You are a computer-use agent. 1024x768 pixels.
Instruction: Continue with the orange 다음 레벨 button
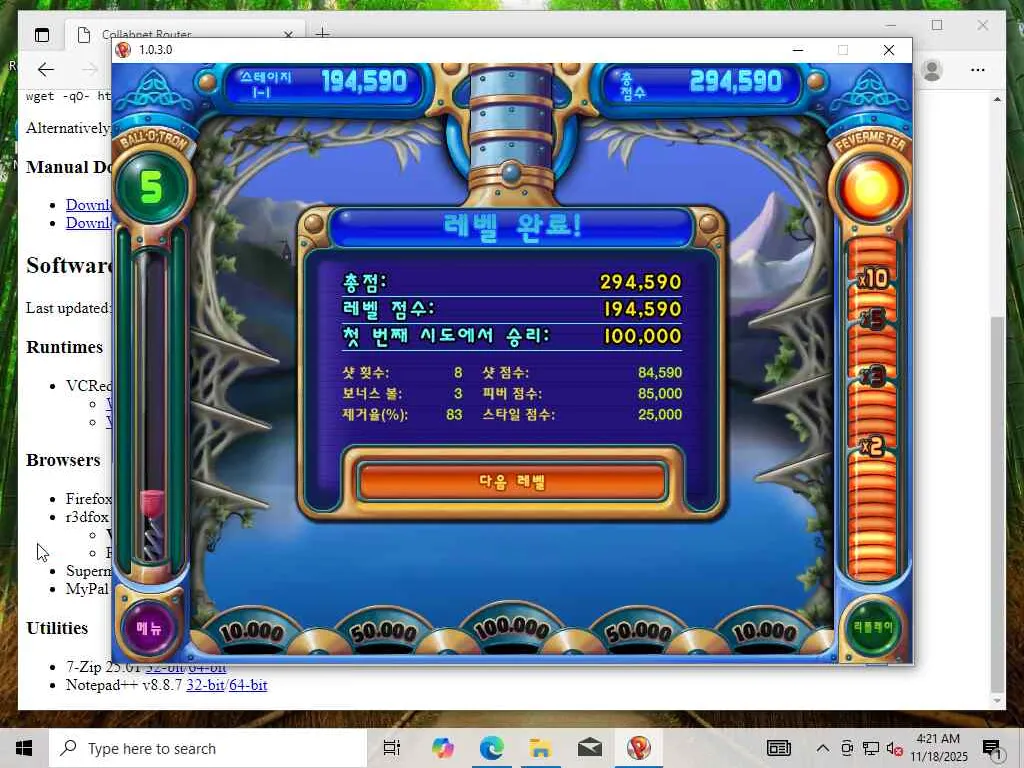pos(512,482)
